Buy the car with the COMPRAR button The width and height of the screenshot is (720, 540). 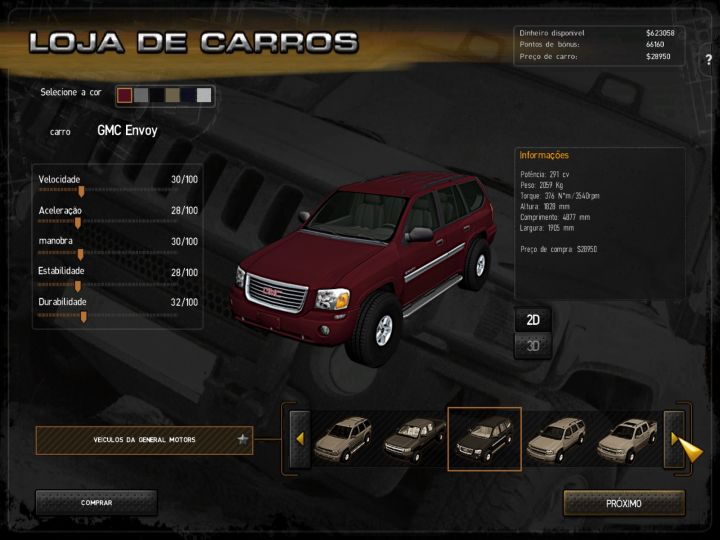pos(96,503)
